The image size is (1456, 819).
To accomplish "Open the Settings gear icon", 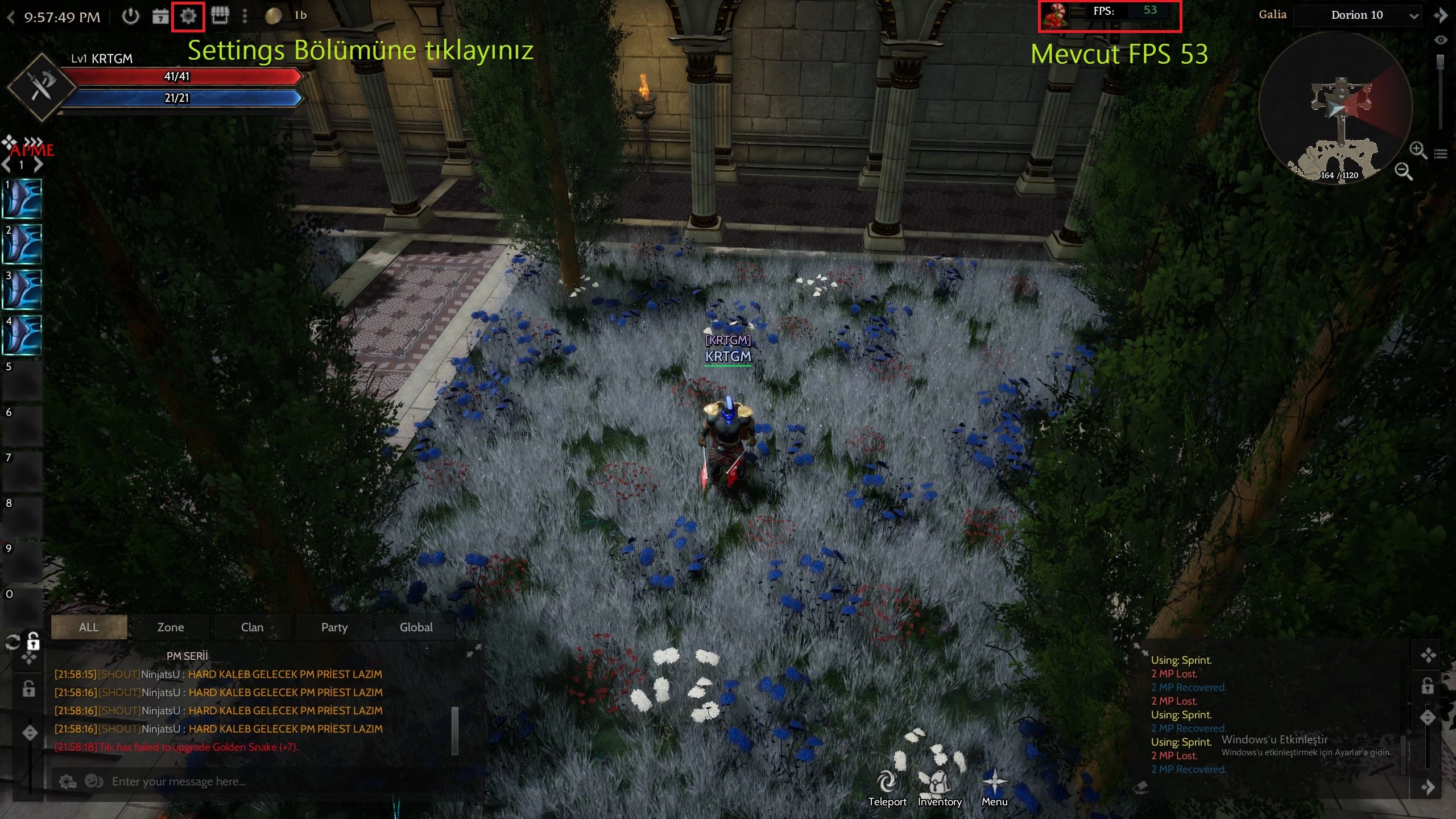I will 188,16.
